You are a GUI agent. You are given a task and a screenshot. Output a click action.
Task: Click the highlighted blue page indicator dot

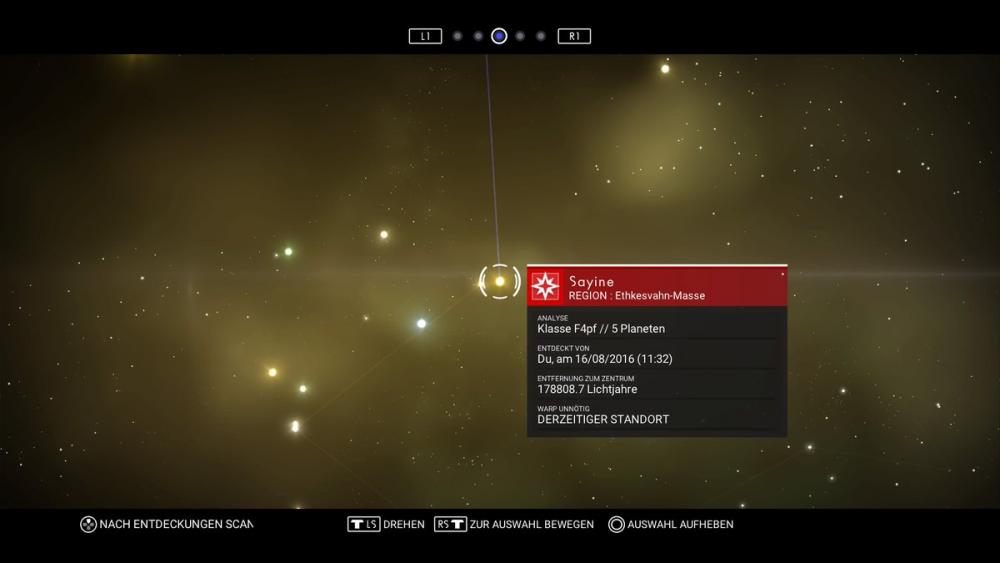point(499,36)
